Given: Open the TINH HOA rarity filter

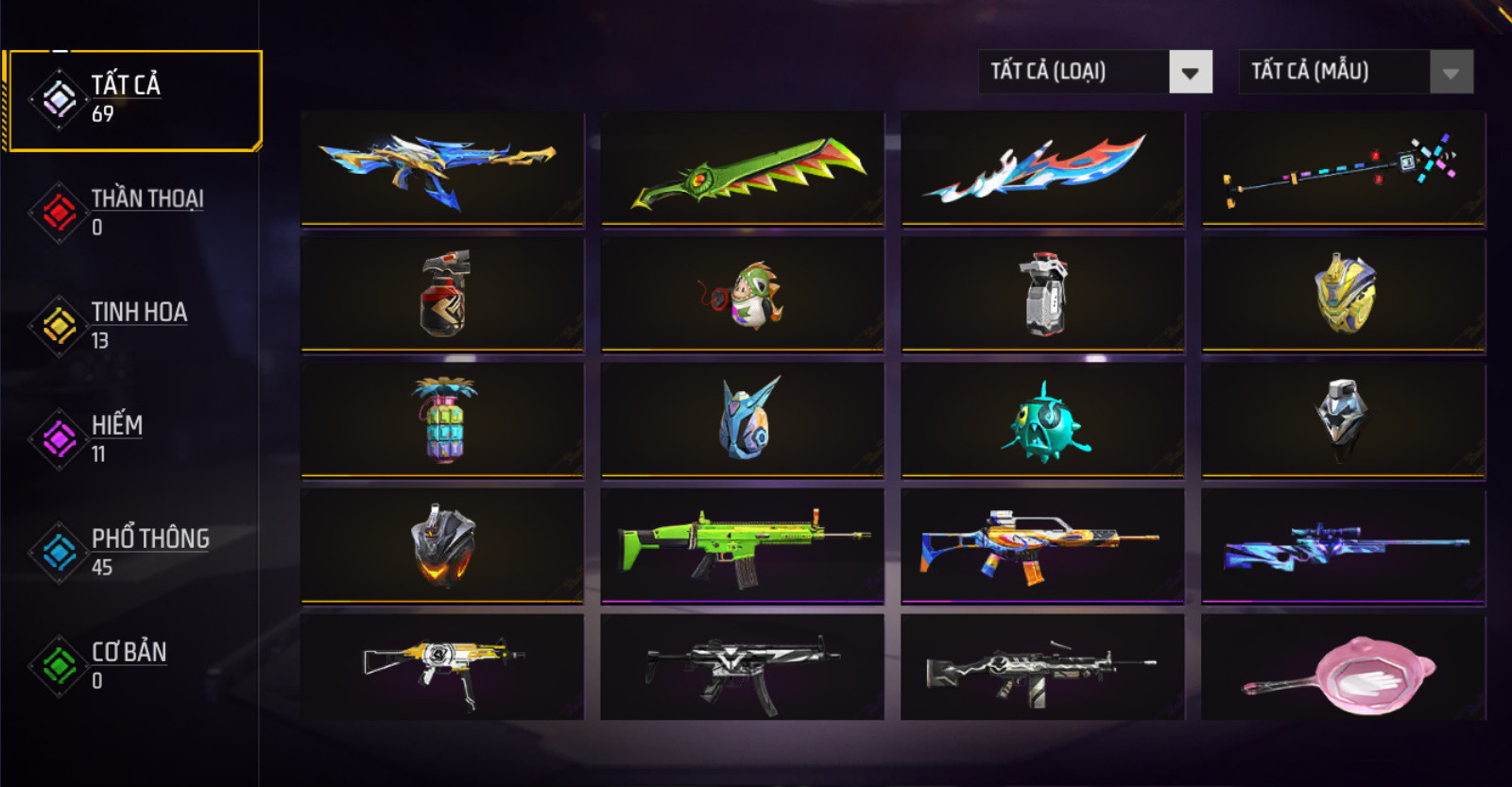Looking at the screenshot, I should click(x=132, y=325).
